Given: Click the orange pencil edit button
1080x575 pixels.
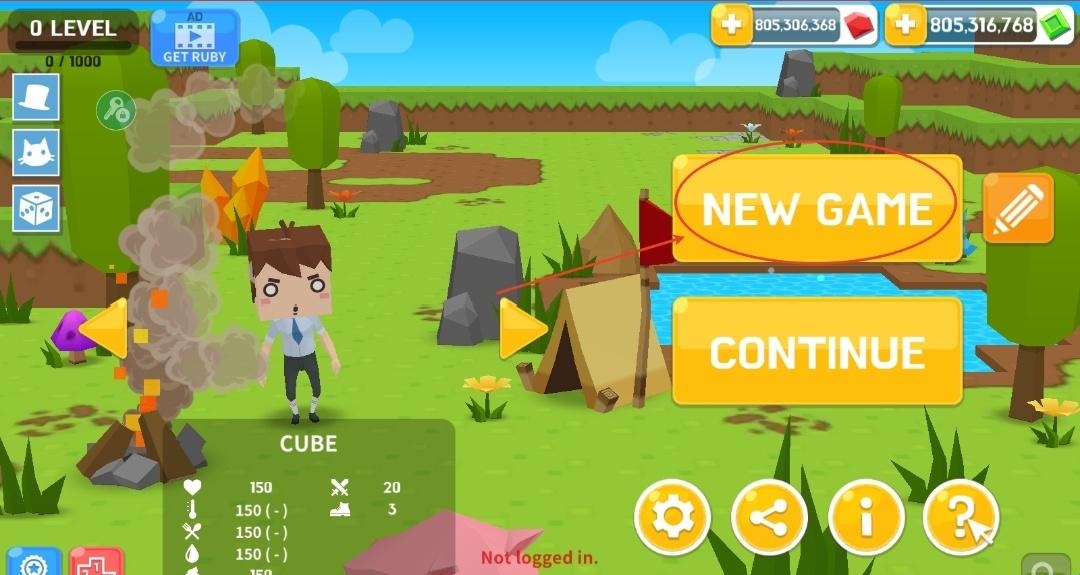Looking at the screenshot, I should [x=1018, y=208].
